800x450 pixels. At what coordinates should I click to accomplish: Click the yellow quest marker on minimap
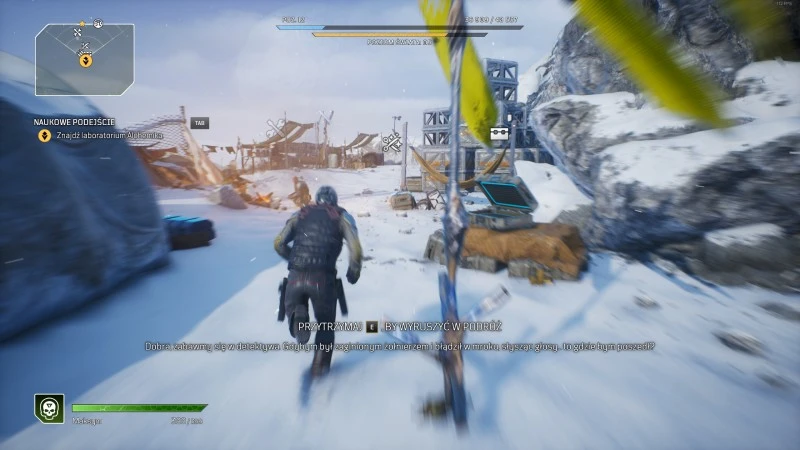(86, 60)
